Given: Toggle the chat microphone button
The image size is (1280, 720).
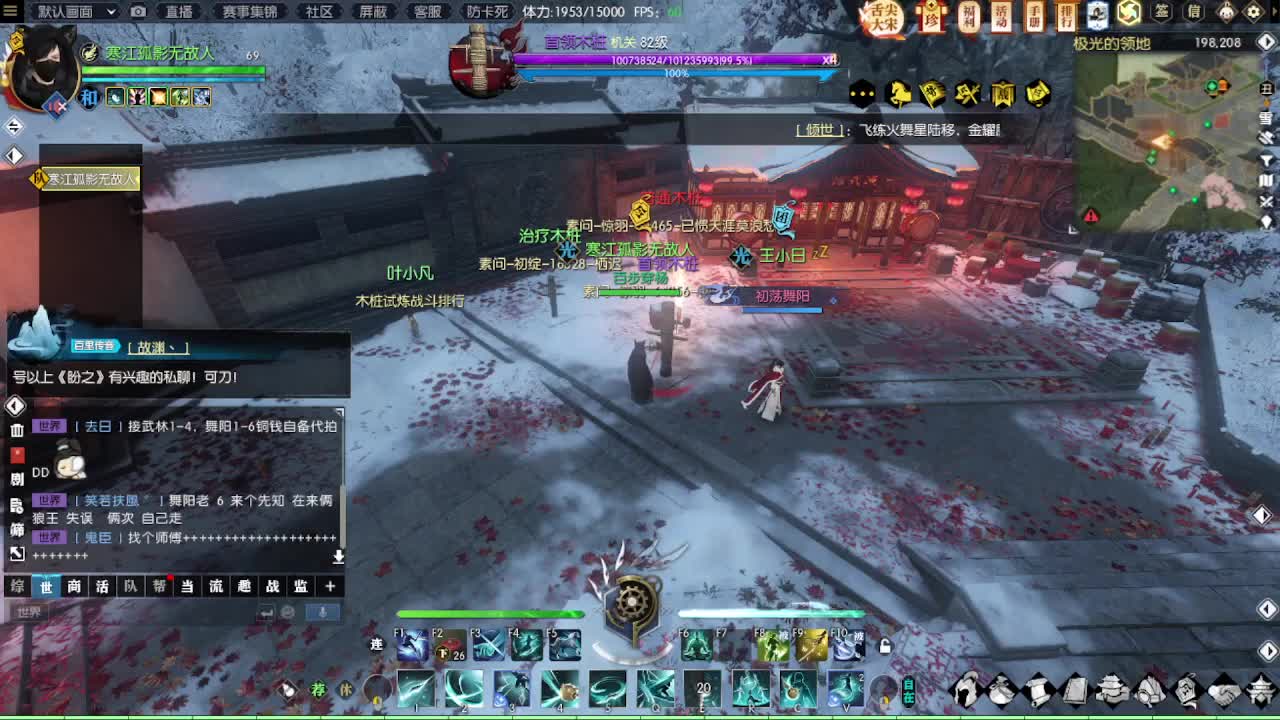Looking at the screenshot, I should (320, 611).
